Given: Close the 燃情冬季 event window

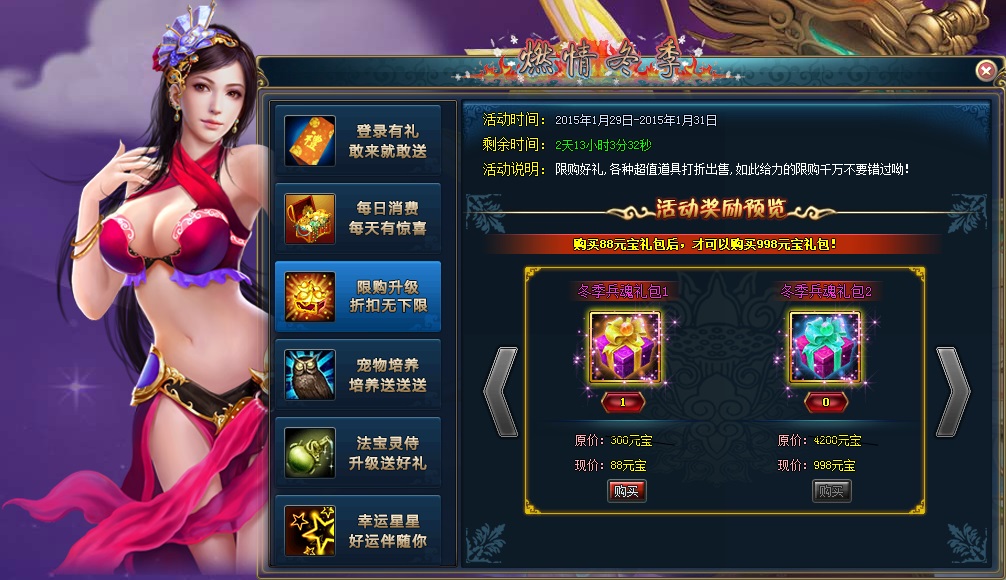Looking at the screenshot, I should [x=985, y=70].
